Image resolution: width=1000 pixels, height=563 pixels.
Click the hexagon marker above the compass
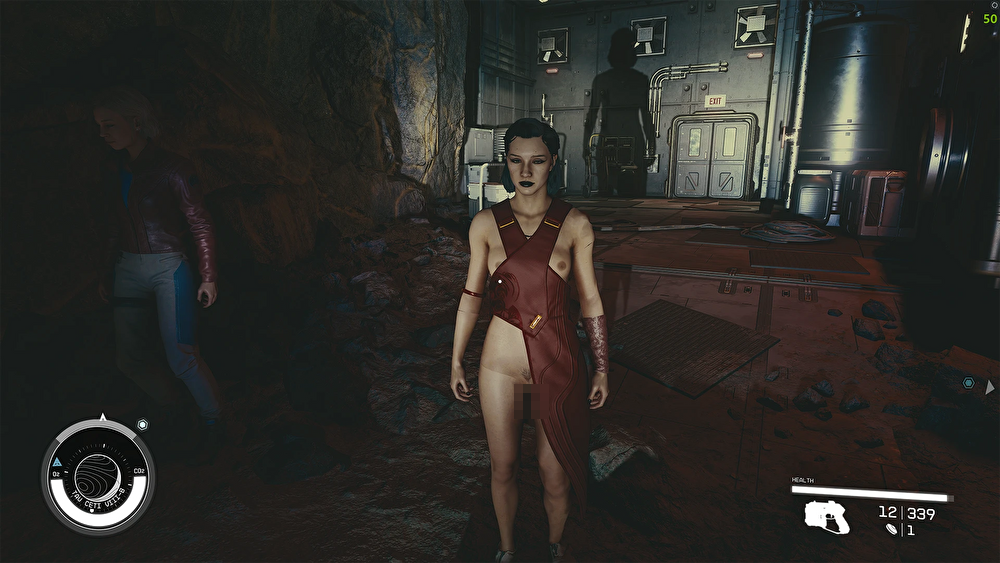tap(142, 425)
